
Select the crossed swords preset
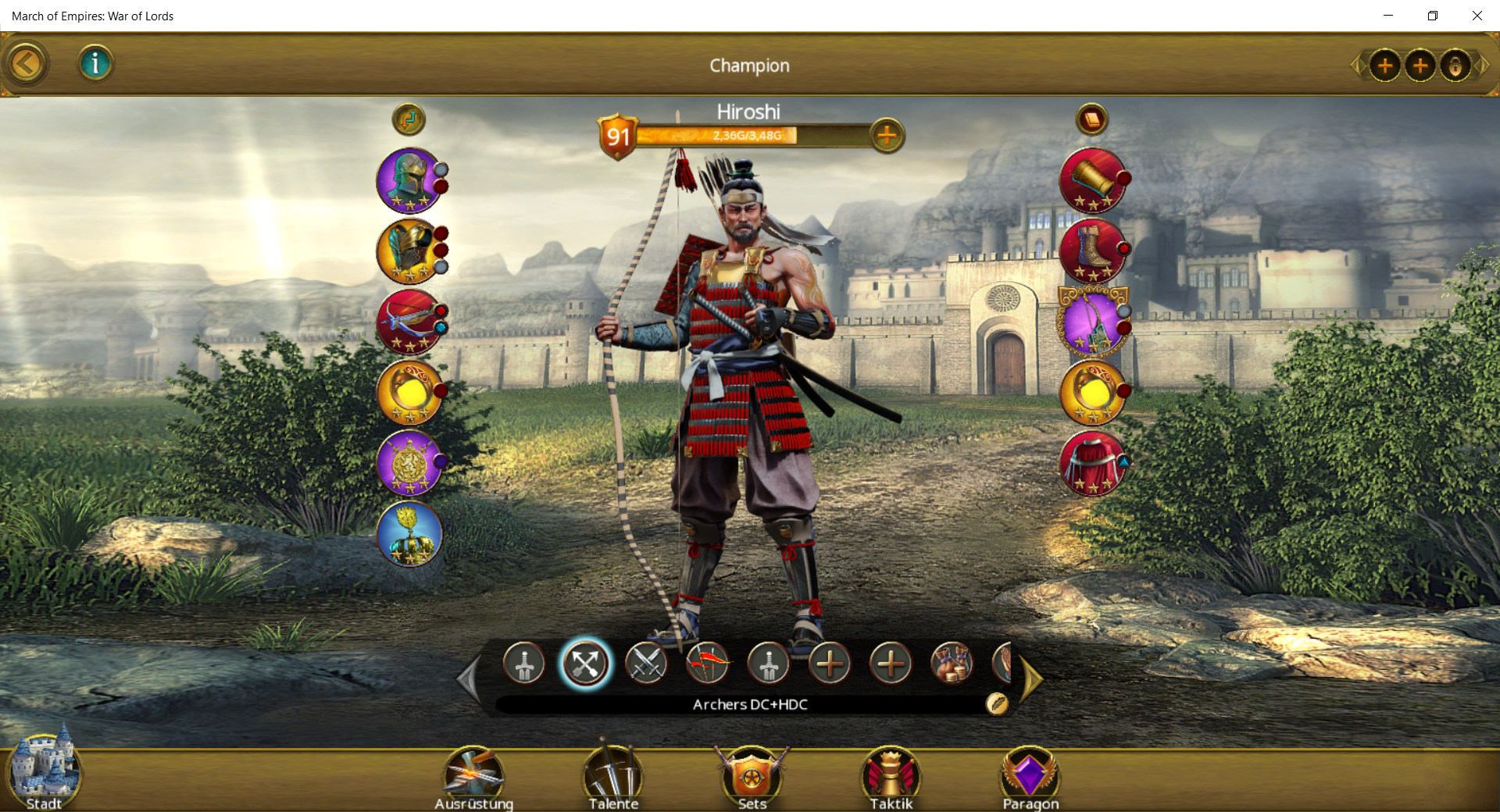[x=646, y=664]
